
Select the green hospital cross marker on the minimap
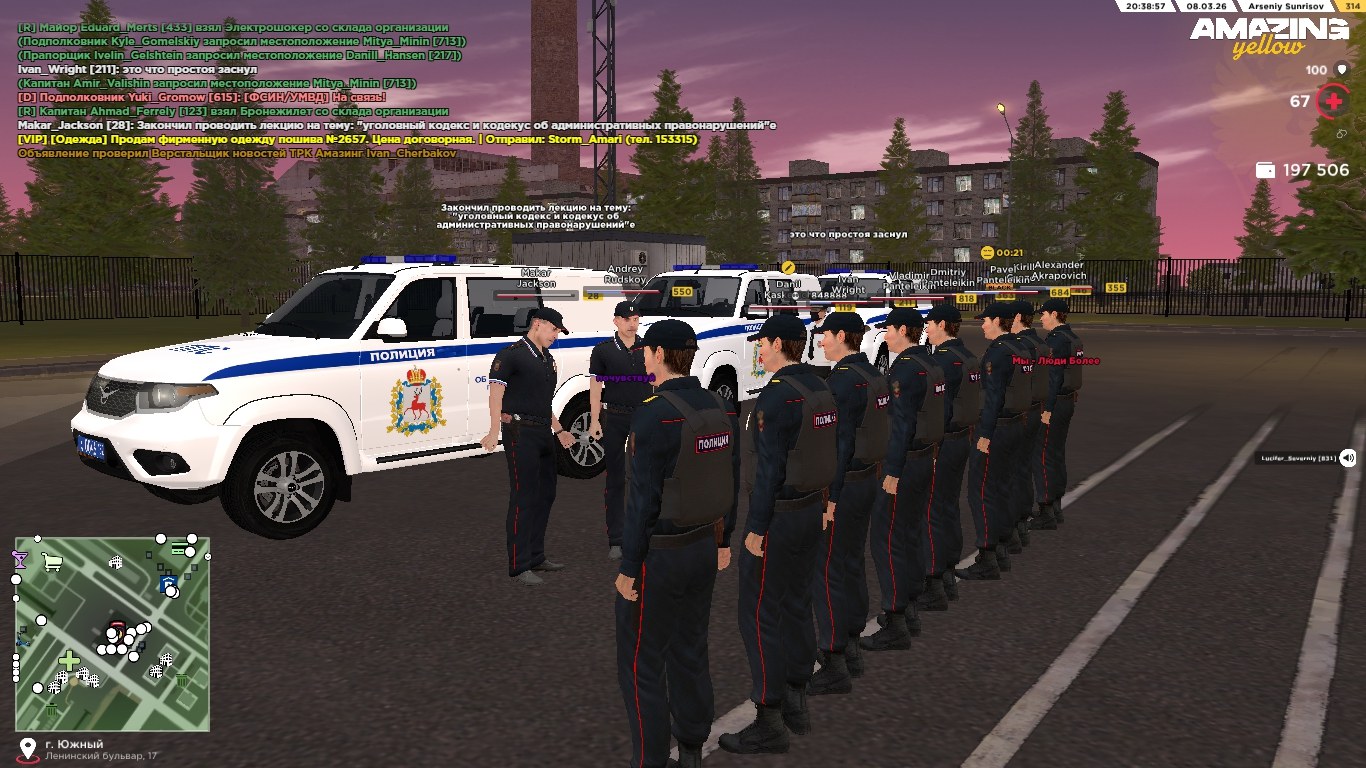pyautogui.click(x=71, y=660)
